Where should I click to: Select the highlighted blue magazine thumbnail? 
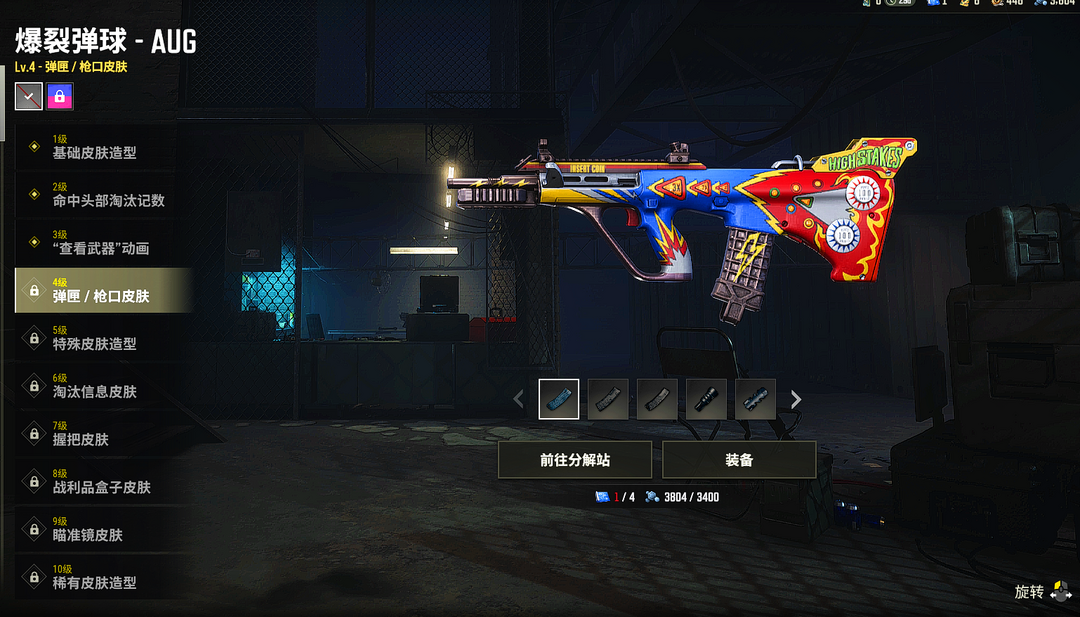[x=559, y=399]
